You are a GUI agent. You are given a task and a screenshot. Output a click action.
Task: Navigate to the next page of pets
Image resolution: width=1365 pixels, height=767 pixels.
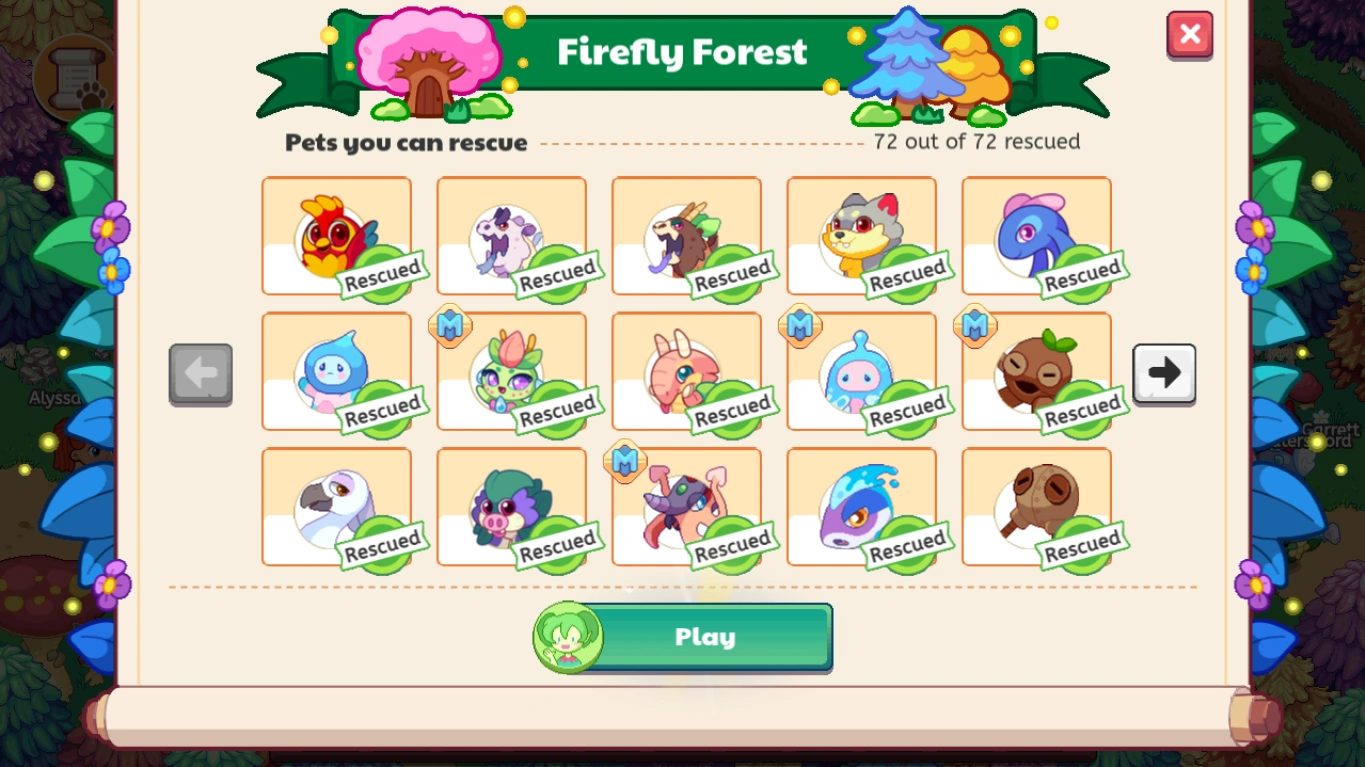pos(1163,373)
